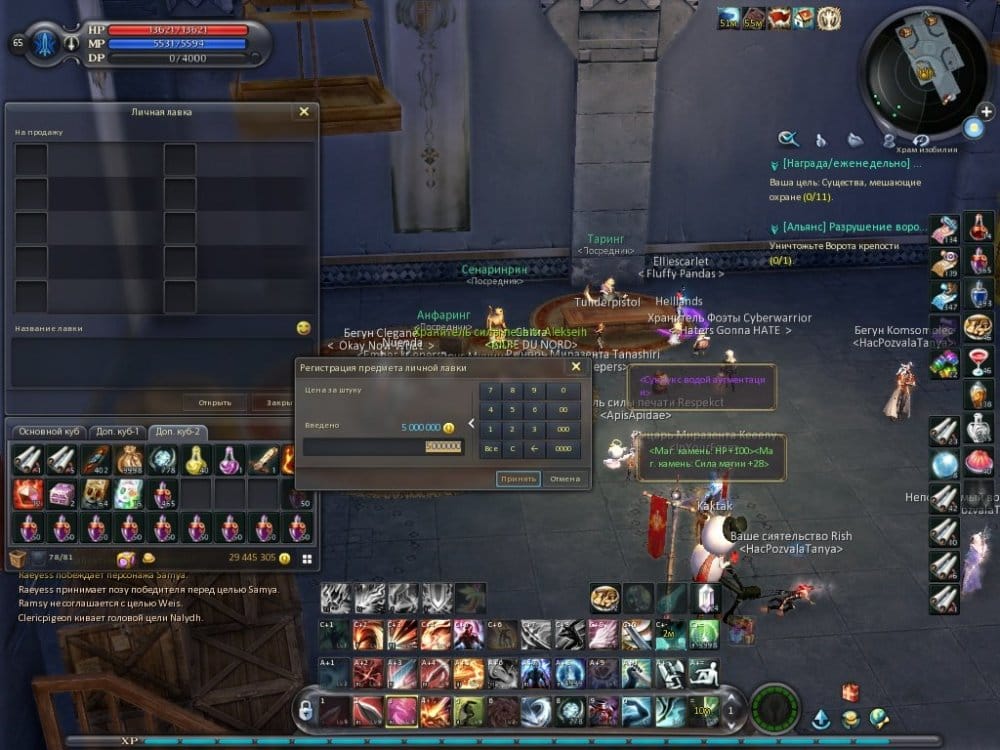Click the backspace arrow on the keypad
1000x750 pixels.
coord(535,449)
